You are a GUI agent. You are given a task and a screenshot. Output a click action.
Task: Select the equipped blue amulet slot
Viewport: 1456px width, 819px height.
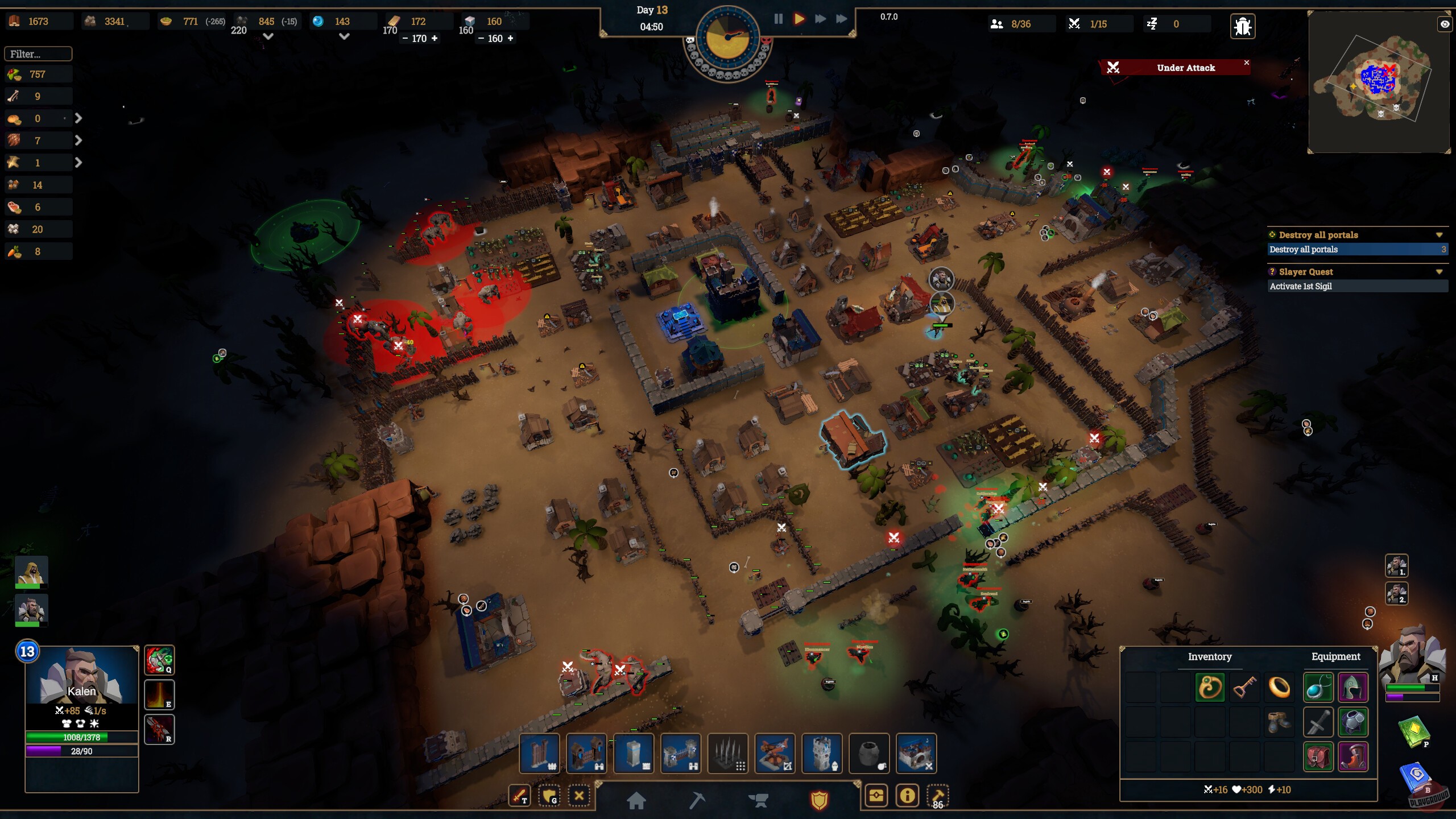[1317, 688]
